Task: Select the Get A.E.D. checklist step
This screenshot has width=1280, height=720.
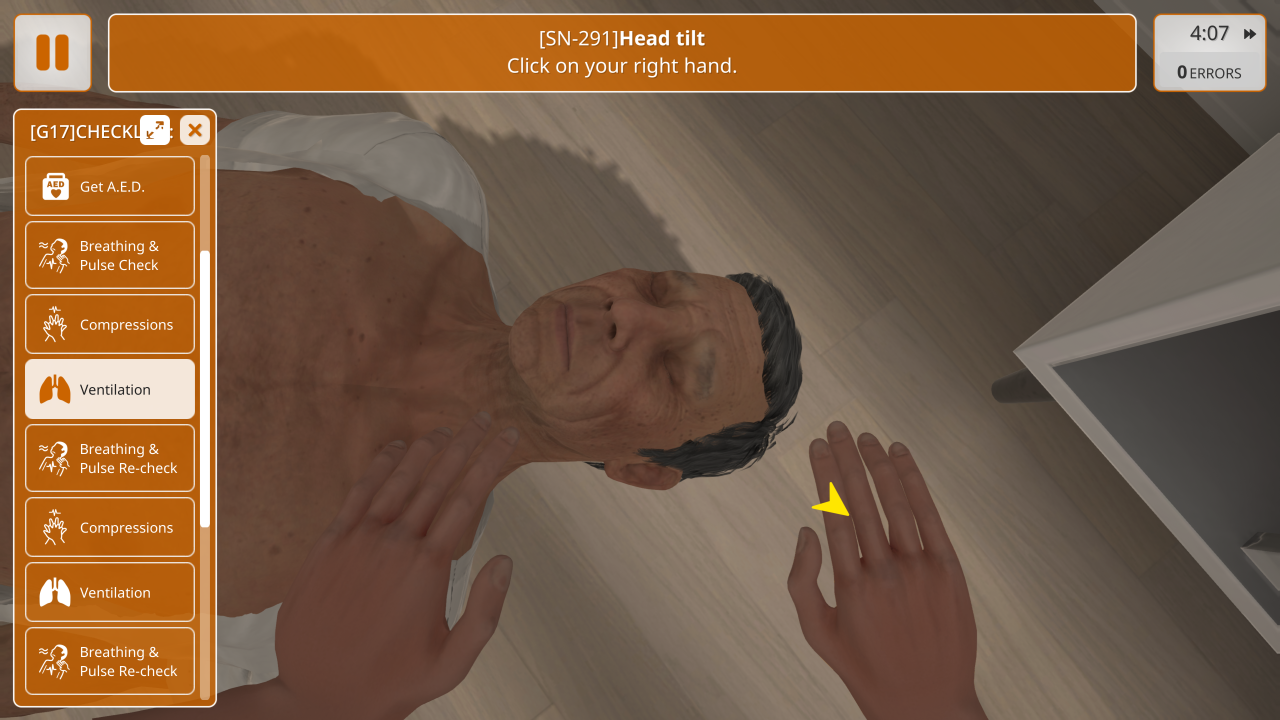Action: 110,186
